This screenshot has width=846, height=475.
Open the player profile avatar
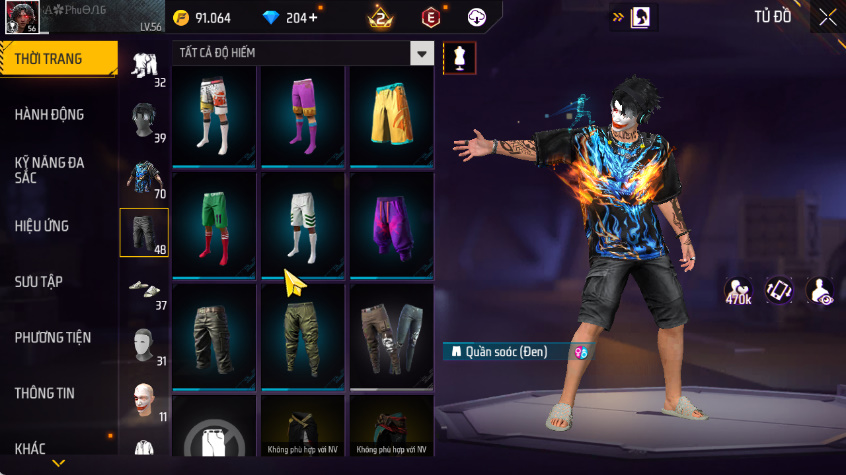tap(22, 15)
